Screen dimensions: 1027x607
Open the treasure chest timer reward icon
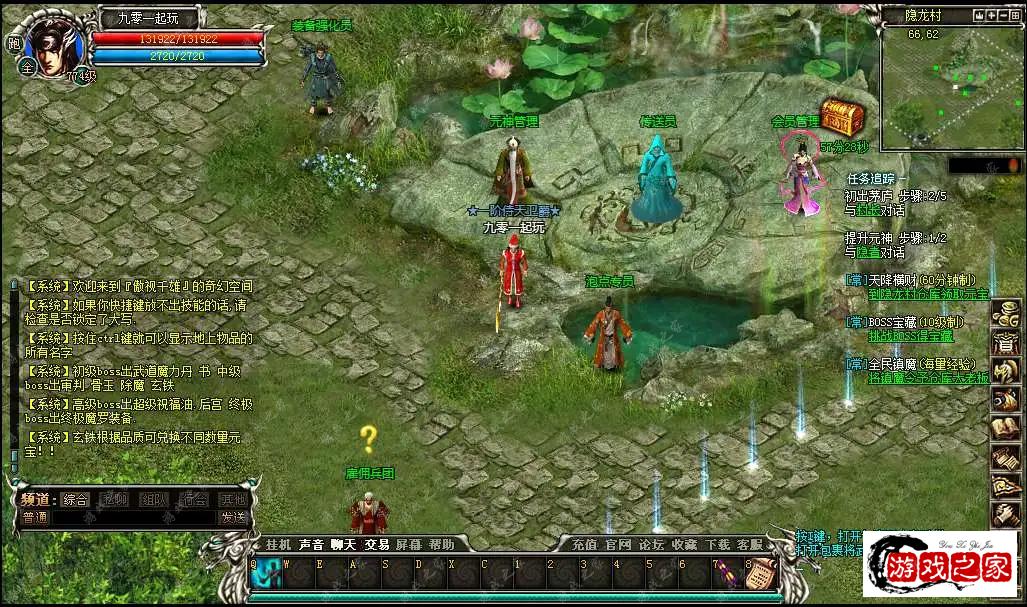[x=842, y=118]
